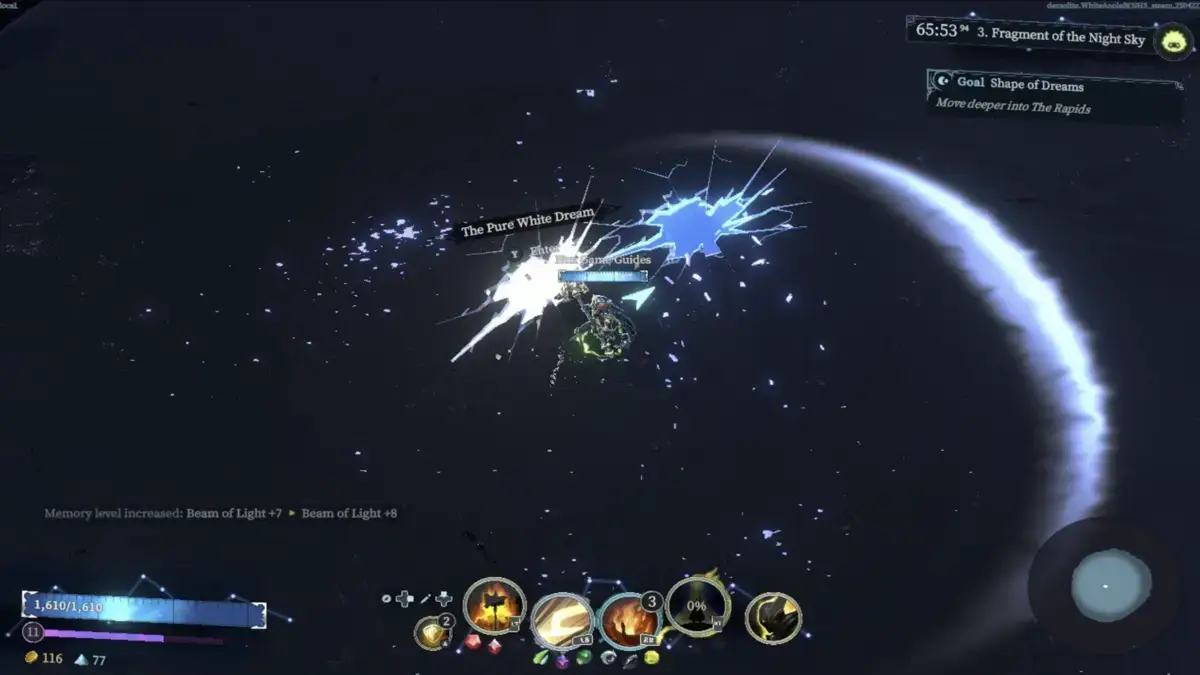The height and width of the screenshot is (675, 1200).
Task: Click the Fragment of the Night Sky stage banner
Action: 1030,35
